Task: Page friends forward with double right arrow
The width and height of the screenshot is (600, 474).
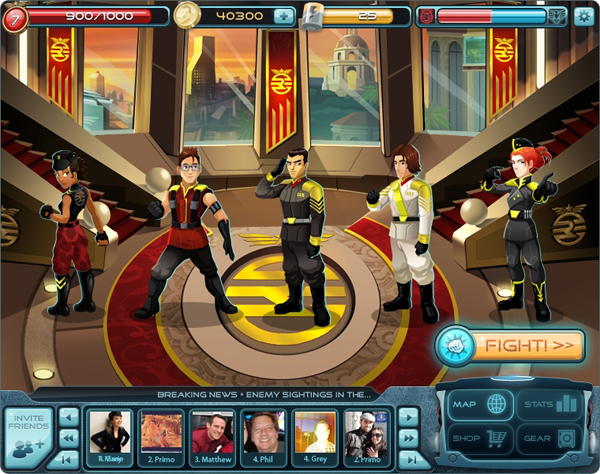Action: (x=408, y=437)
